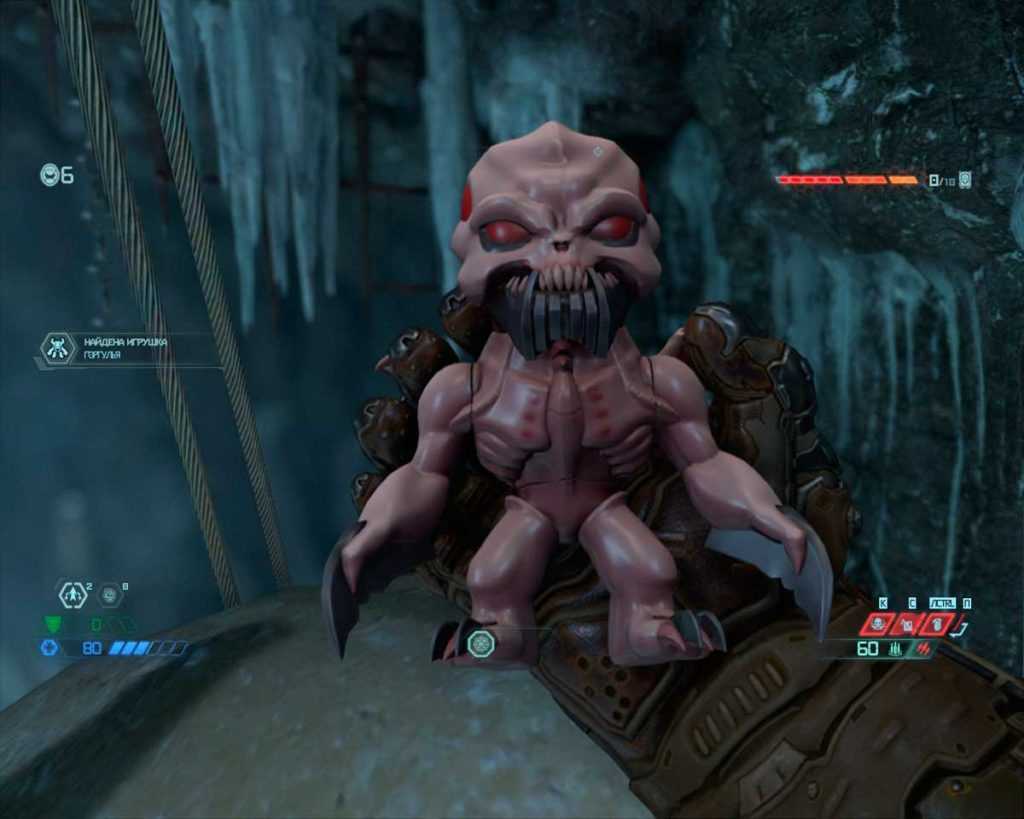Select the middle red equipment slot
Viewport: 1024px width, 819px height.
point(908,625)
